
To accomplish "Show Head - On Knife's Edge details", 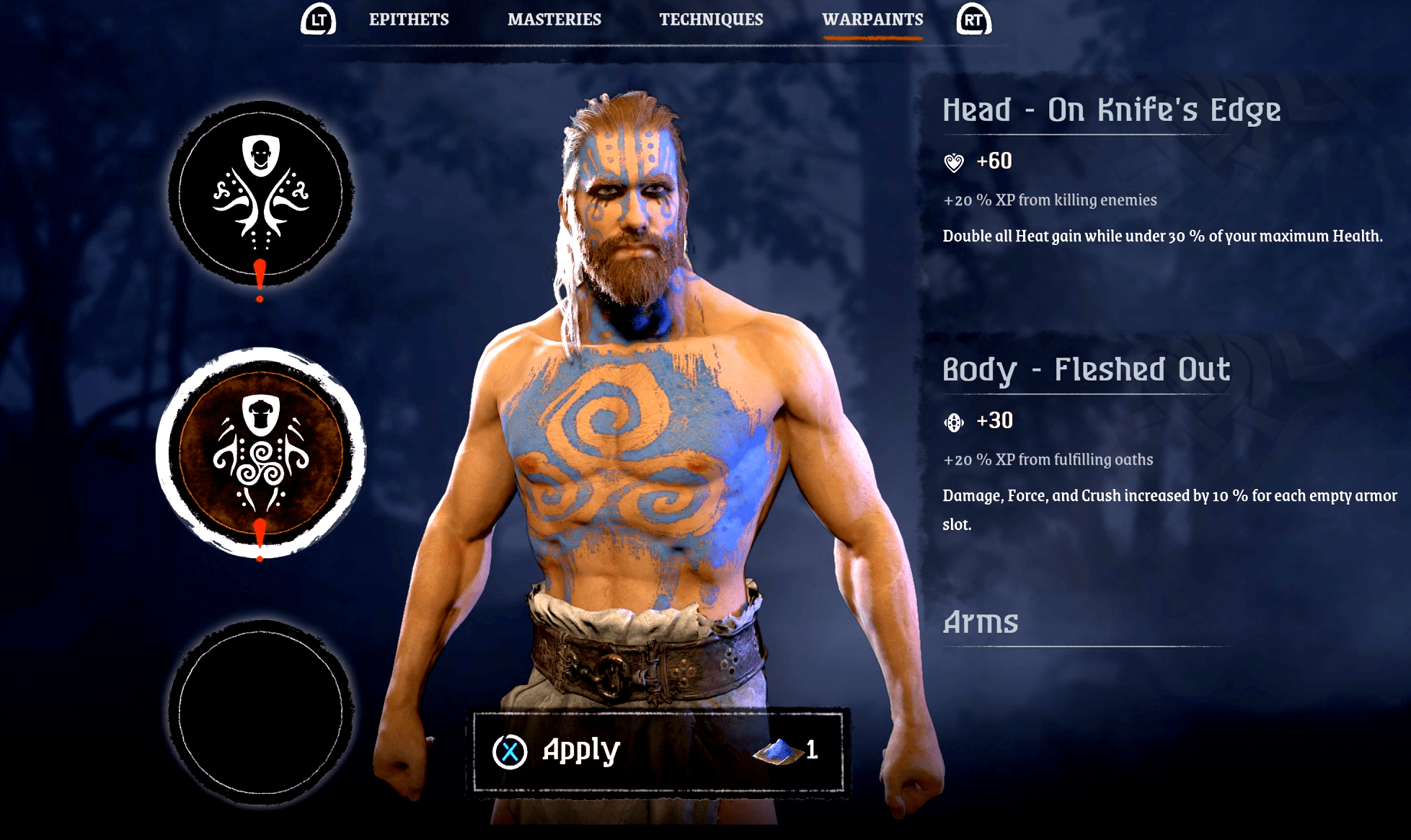I will point(1111,110).
